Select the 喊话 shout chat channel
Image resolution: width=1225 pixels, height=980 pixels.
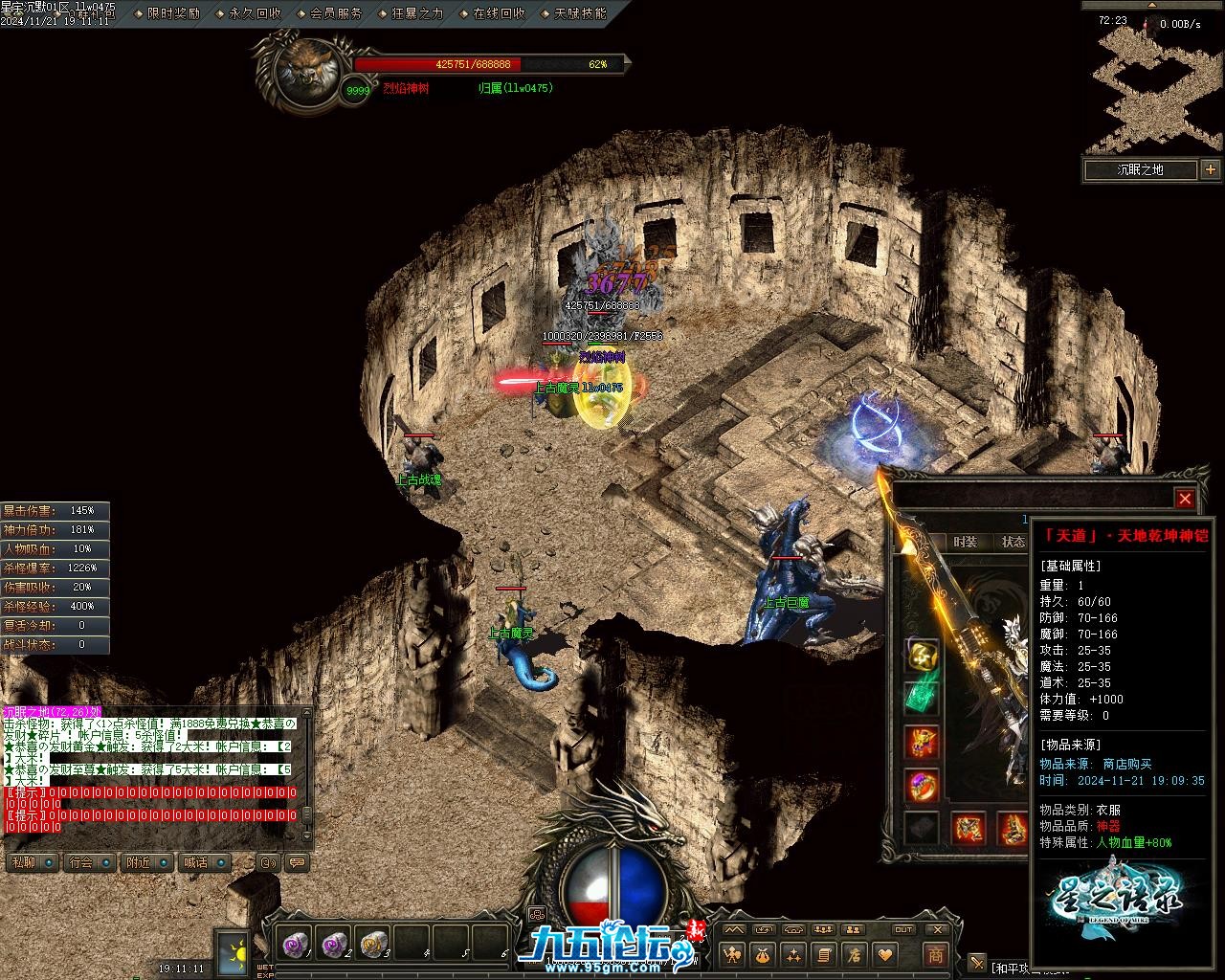(x=196, y=862)
